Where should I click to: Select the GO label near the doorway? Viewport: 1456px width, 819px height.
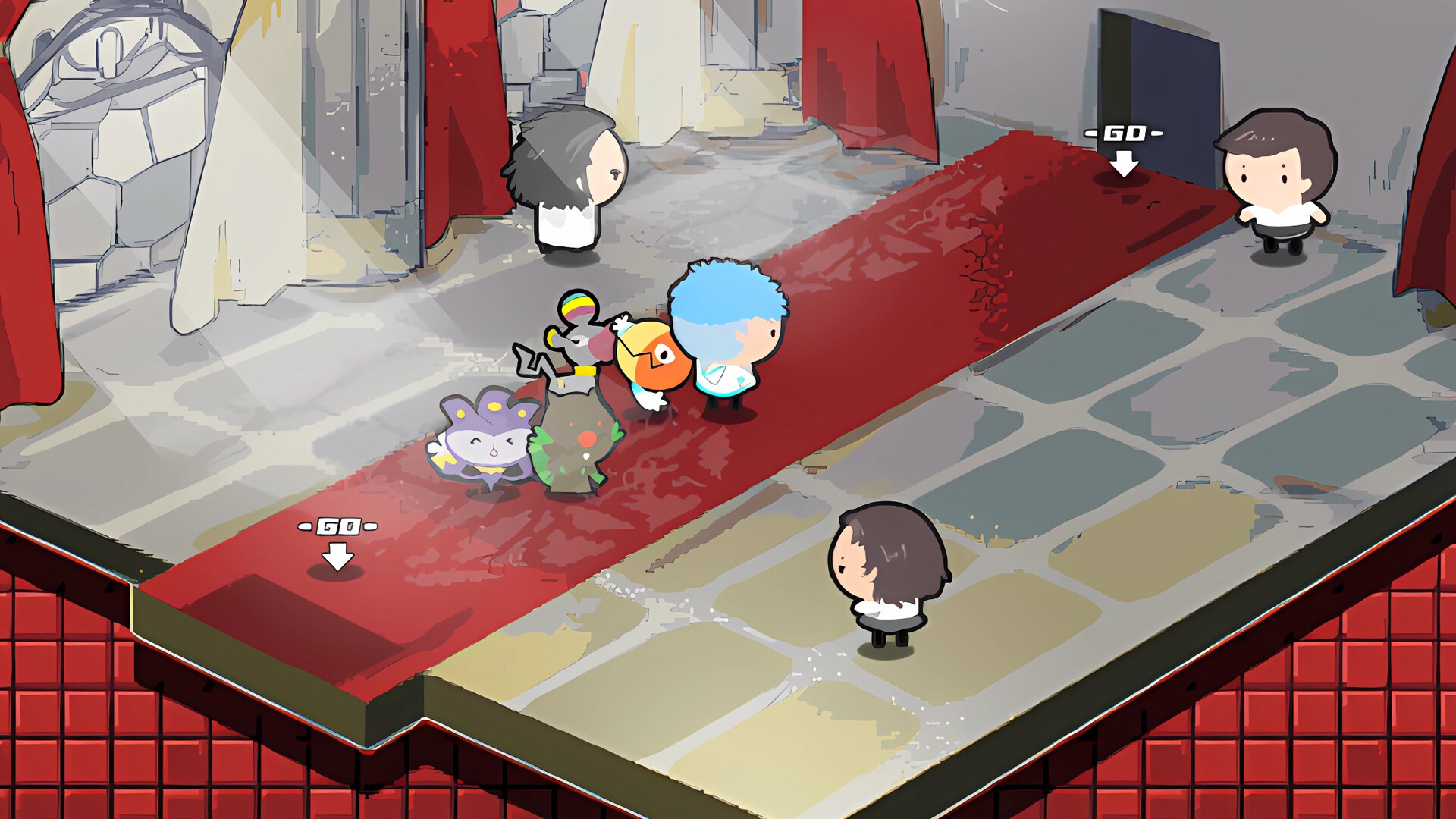(1124, 135)
